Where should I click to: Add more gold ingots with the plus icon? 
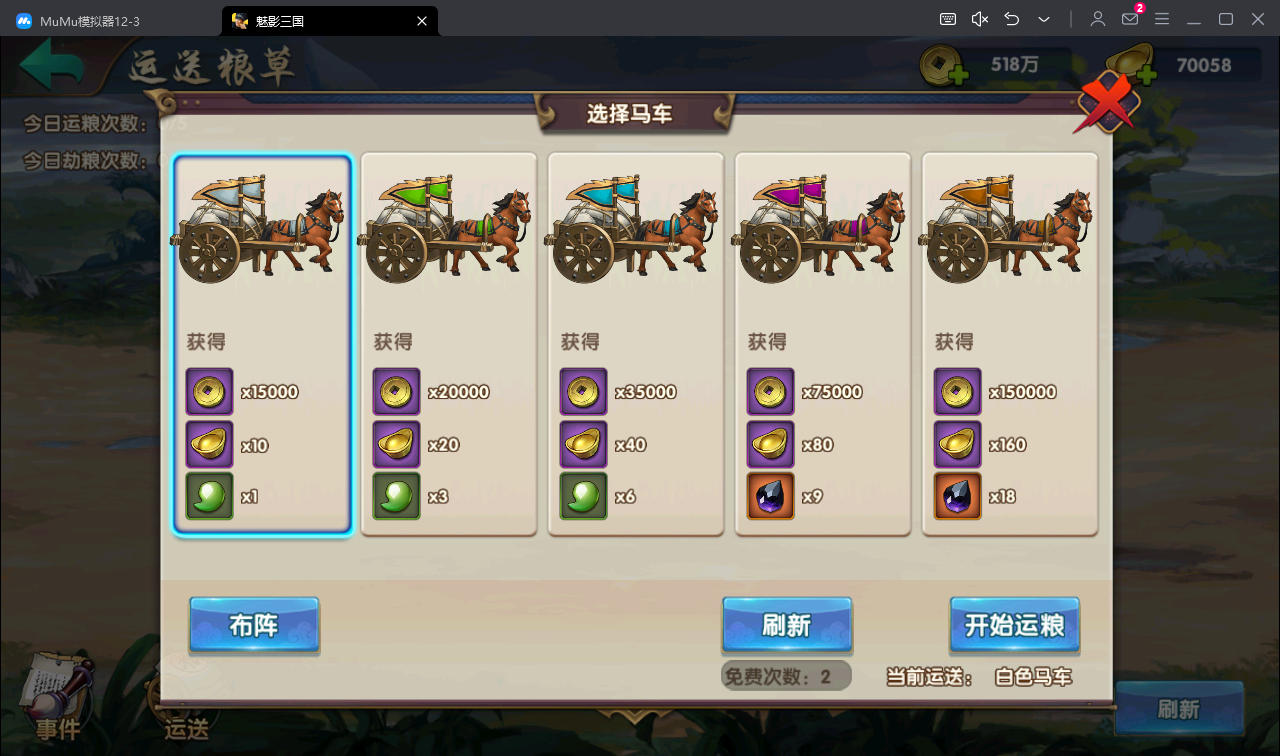click(x=1144, y=74)
